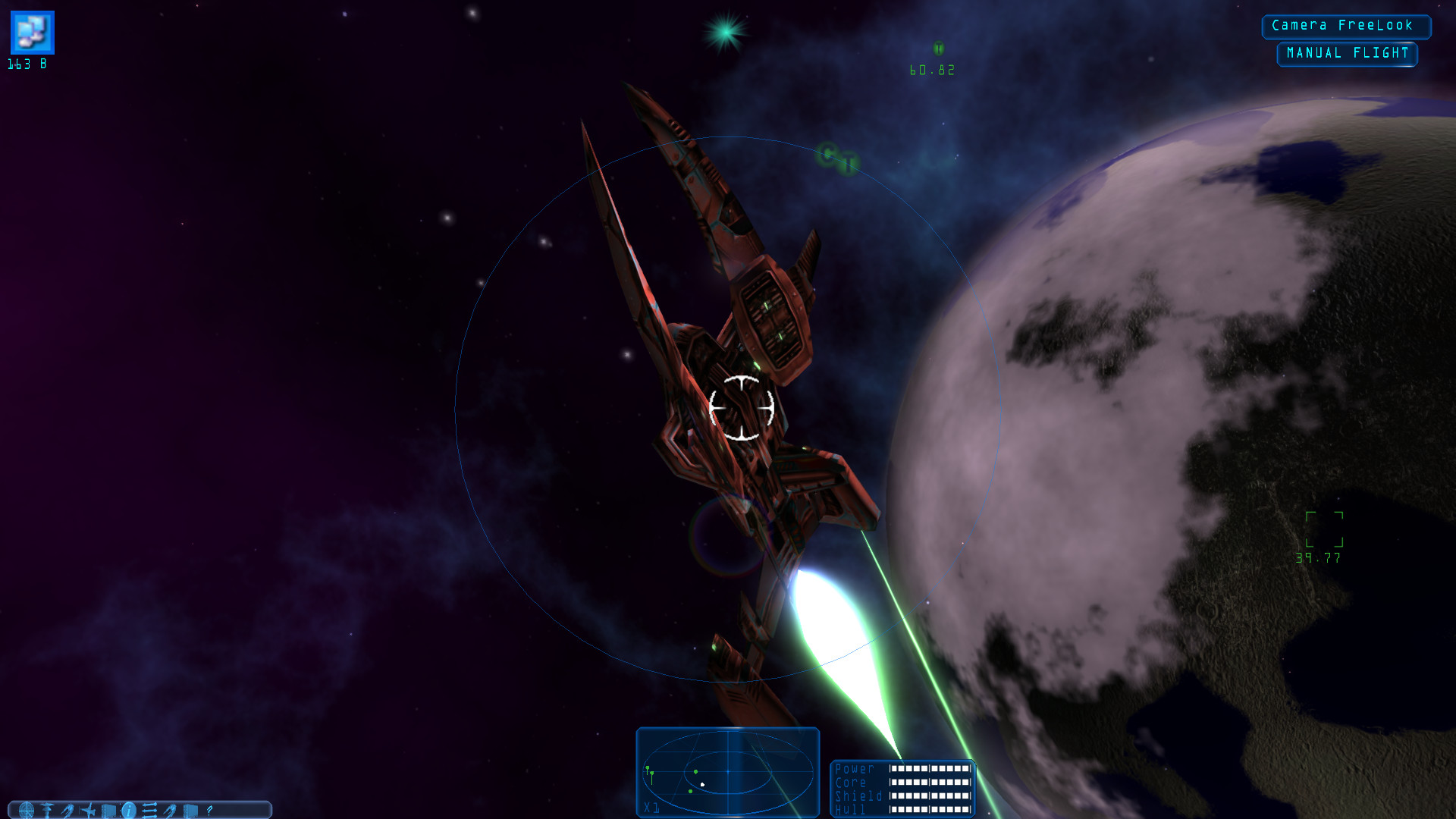This screenshot has height=819, width=1456.
Task: Open the station docking icon in bottom toolbar
Action: click(46, 810)
